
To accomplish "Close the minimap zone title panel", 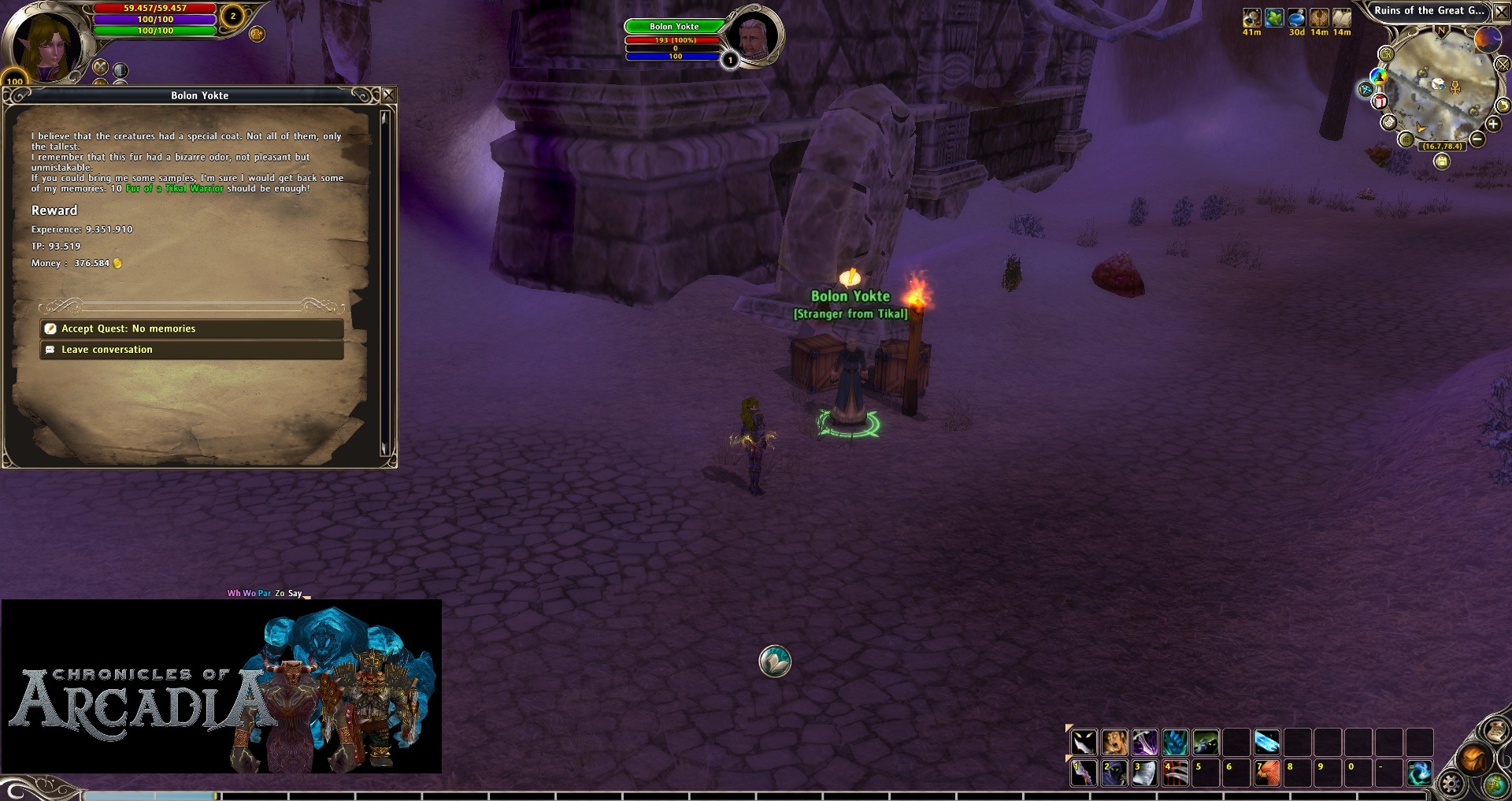I will coord(1502,12).
